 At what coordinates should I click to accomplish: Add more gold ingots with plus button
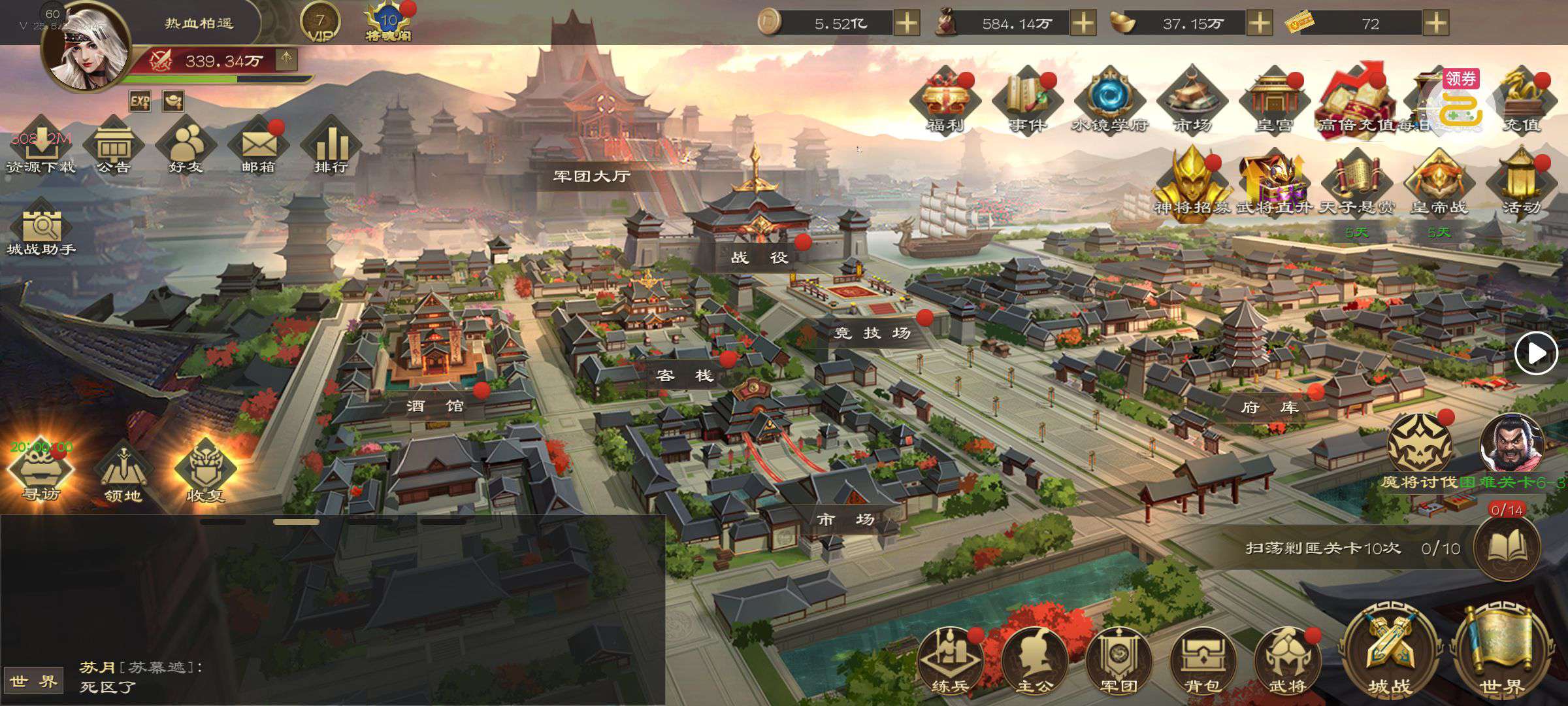[1260, 24]
